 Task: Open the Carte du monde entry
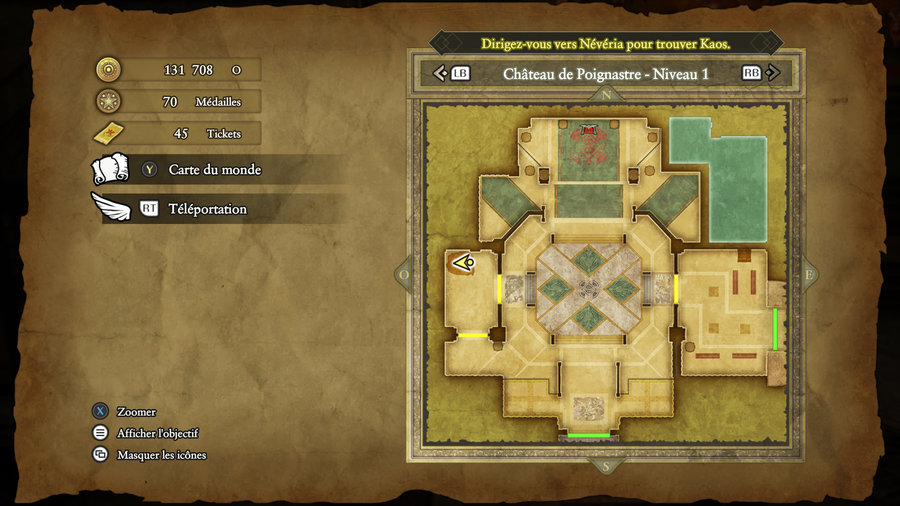(214, 170)
